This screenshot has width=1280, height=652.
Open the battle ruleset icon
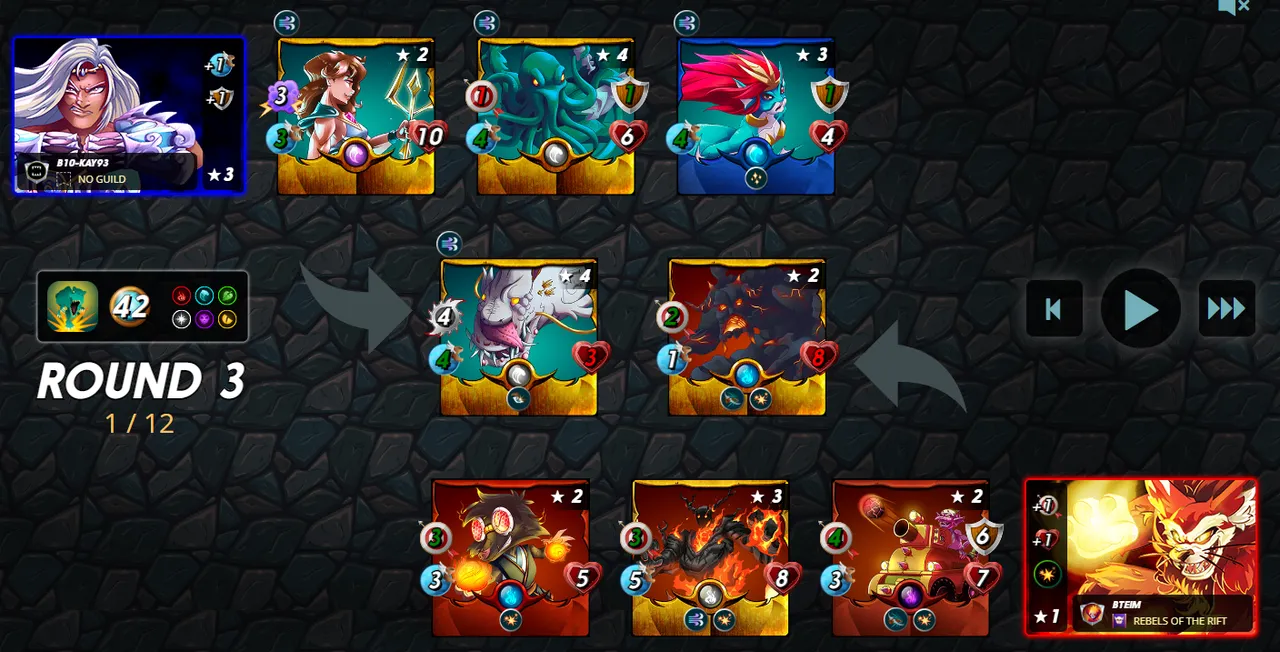pos(73,307)
